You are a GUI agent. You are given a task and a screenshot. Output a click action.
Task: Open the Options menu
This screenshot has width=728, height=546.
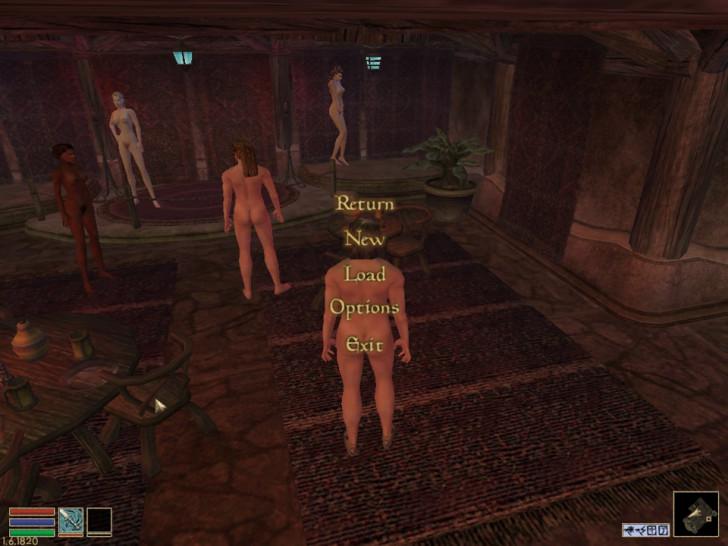(364, 308)
